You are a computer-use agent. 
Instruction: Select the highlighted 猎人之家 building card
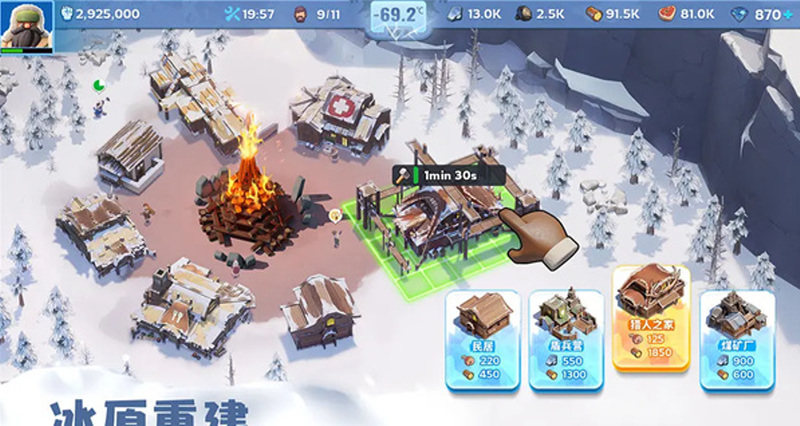(x=650, y=317)
